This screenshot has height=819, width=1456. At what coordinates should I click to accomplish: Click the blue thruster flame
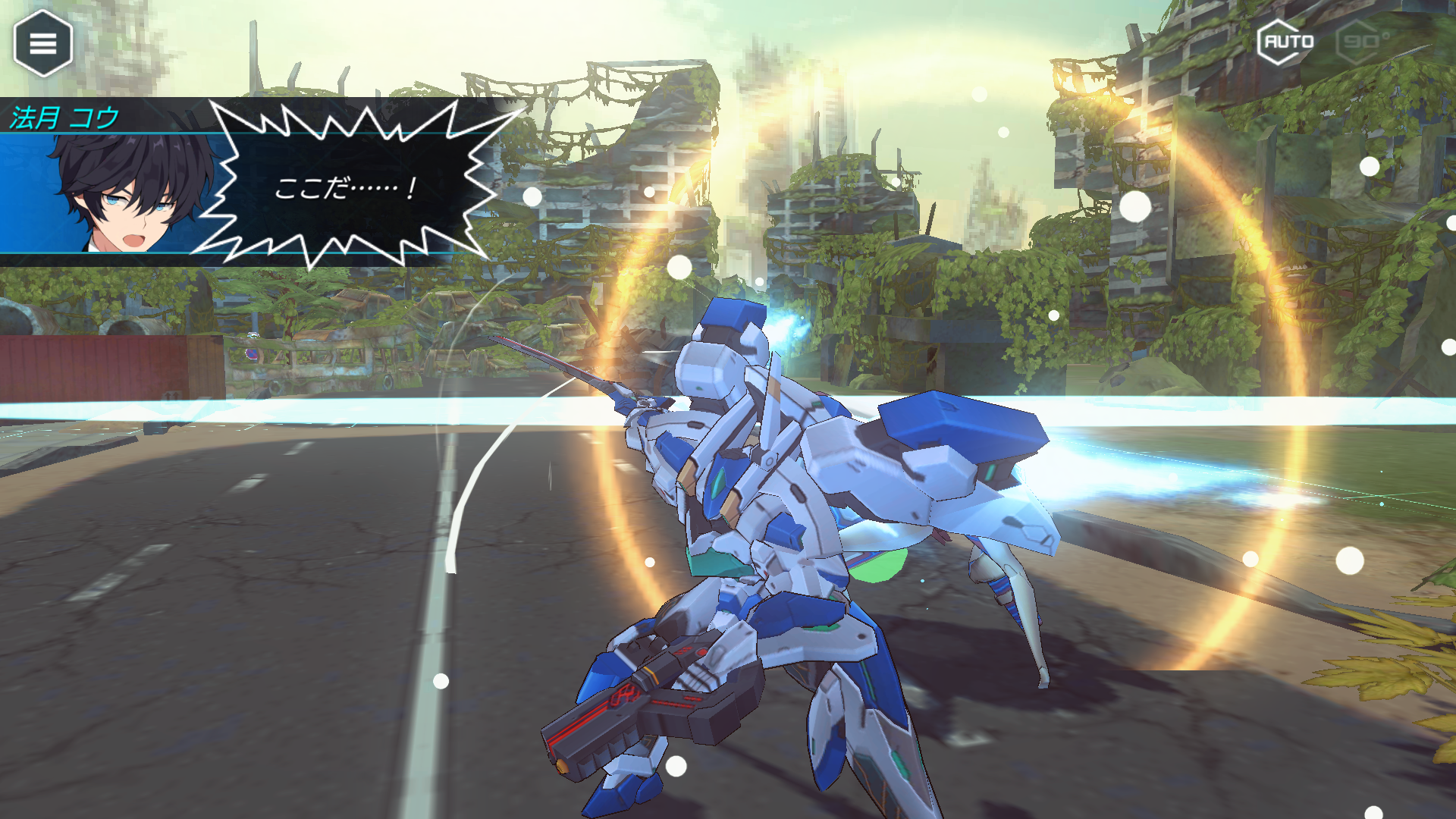[x=781, y=326]
